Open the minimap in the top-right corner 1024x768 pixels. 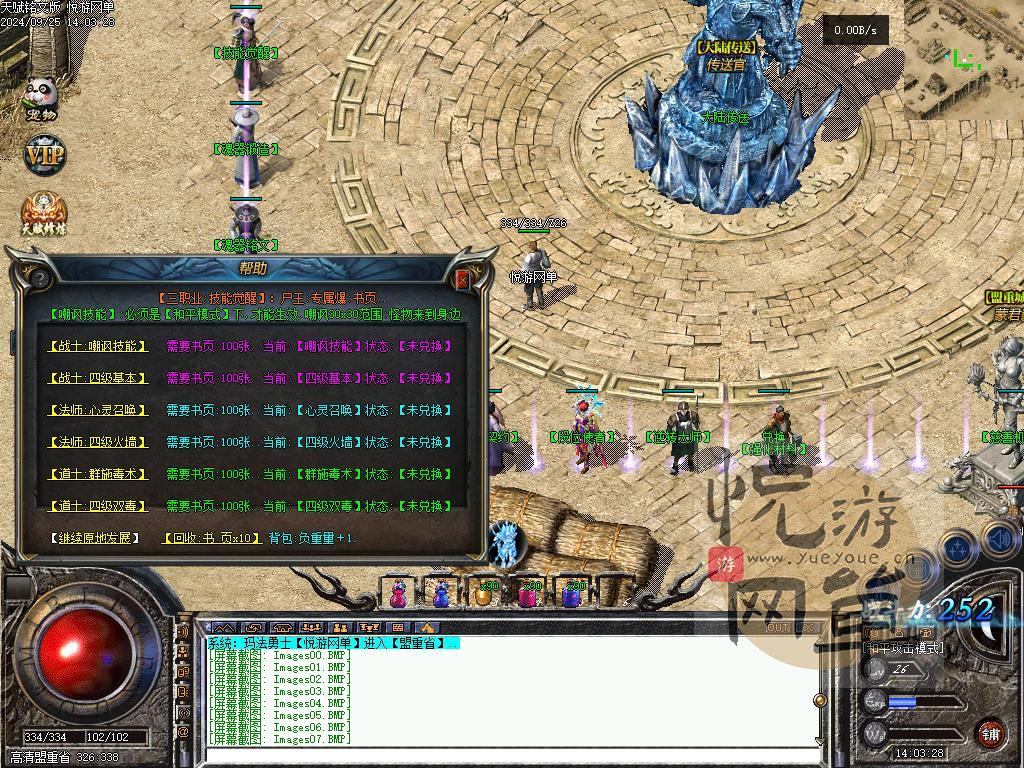pos(963,55)
